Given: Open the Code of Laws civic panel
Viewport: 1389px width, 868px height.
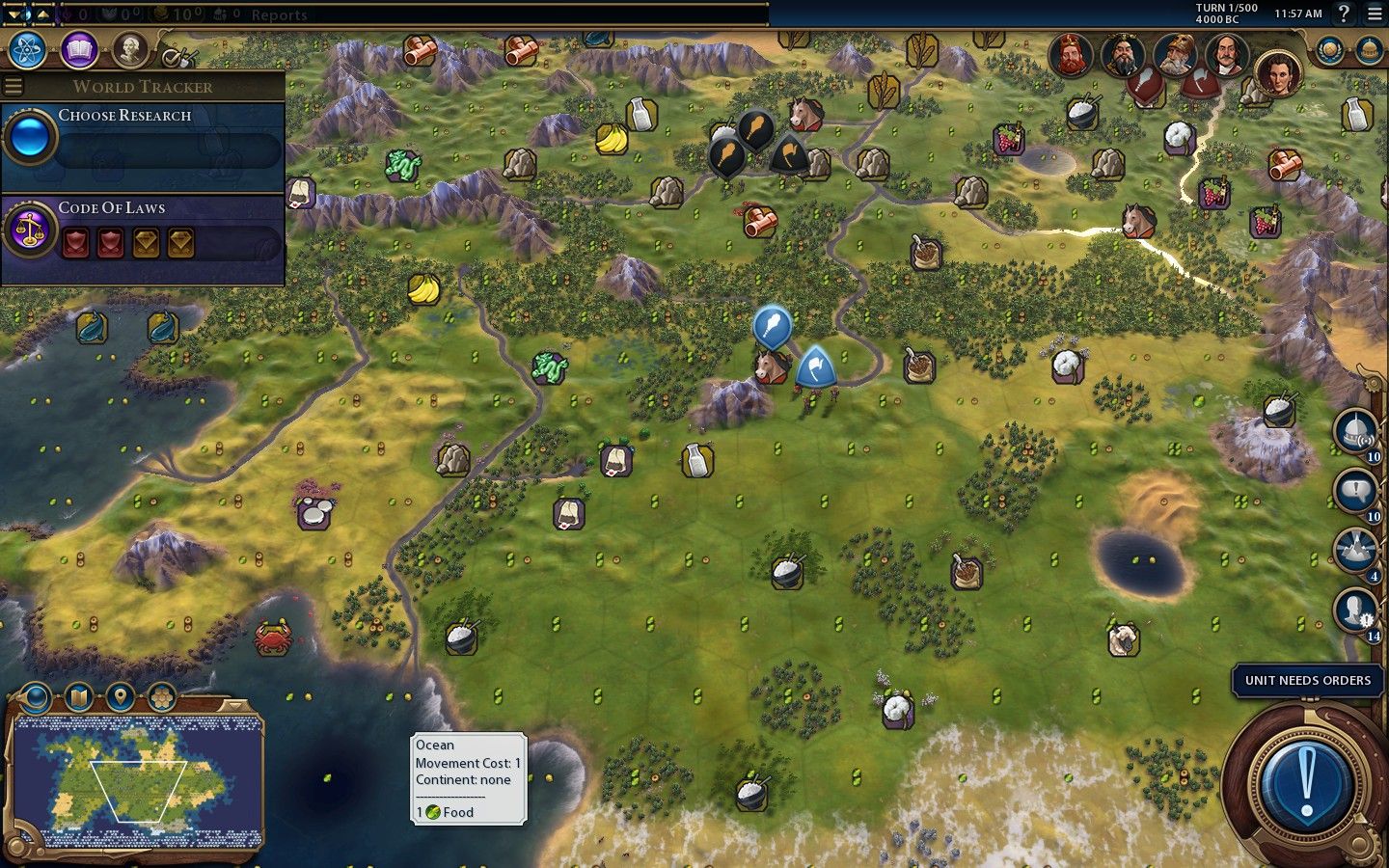Looking at the screenshot, I should 145,230.
